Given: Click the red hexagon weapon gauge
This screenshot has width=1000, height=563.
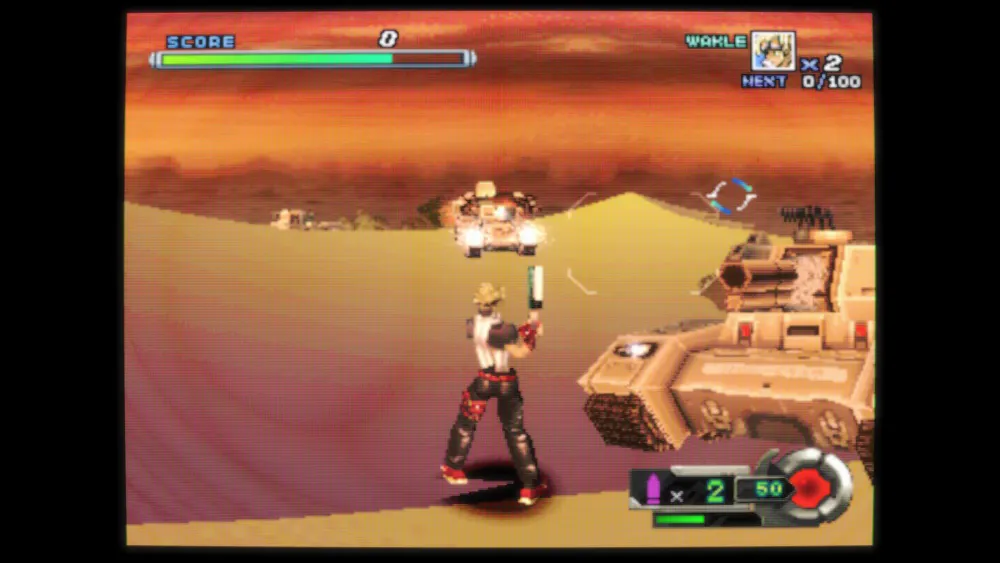Looking at the screenshot, I should 808,487.
